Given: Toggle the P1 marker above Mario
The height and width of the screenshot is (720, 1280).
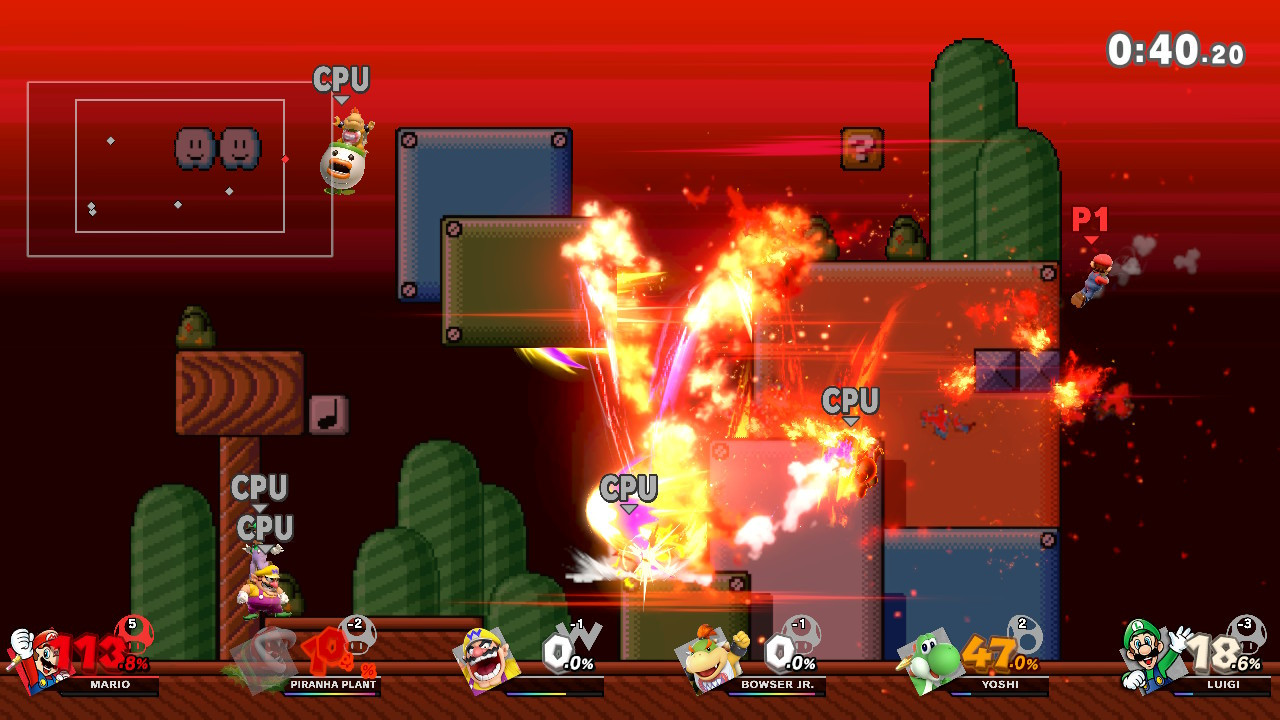Looking at the screenshot, I should (1091, 222).
